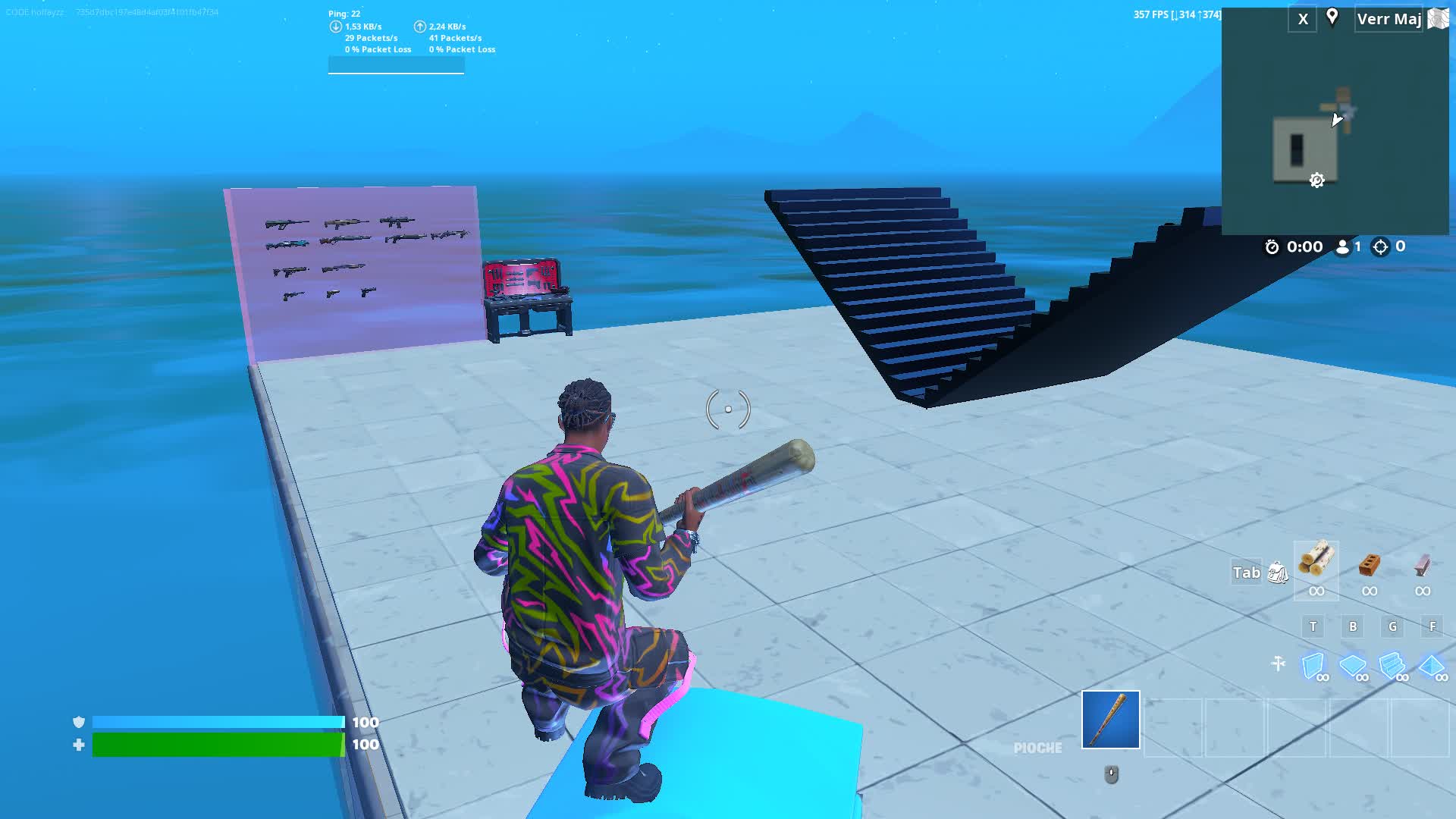Click X to hide the minimap
The width and height of the screenshot is (1456, 819).
(x=1302, y=18)
